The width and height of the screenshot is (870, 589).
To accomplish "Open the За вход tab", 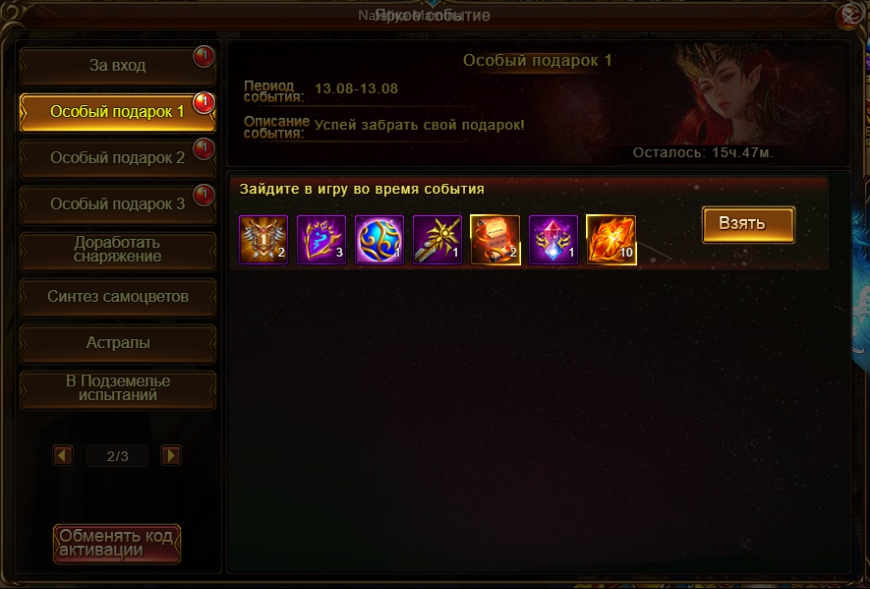I will (117, 66).
